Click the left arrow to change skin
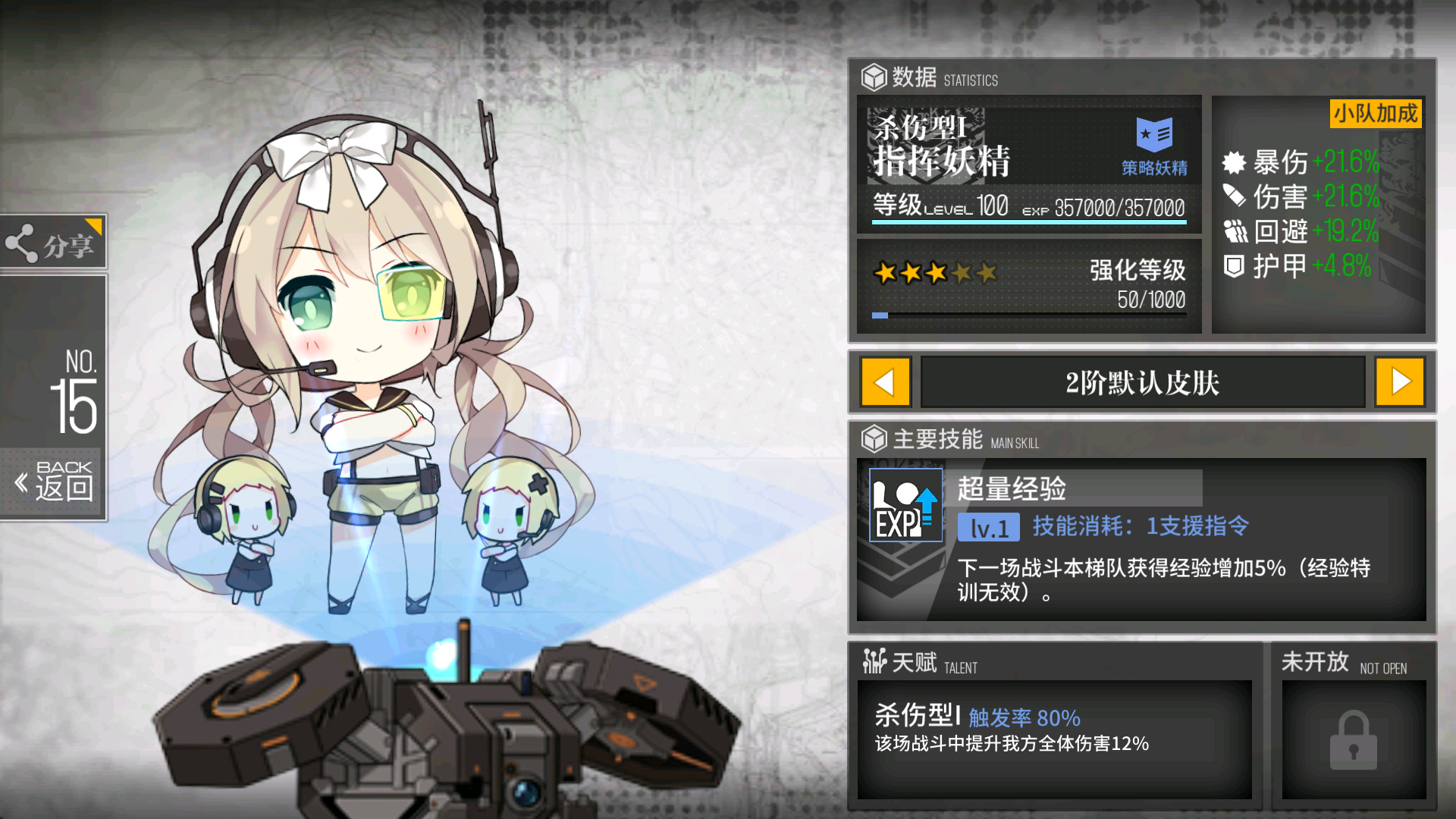 point(886,382)
